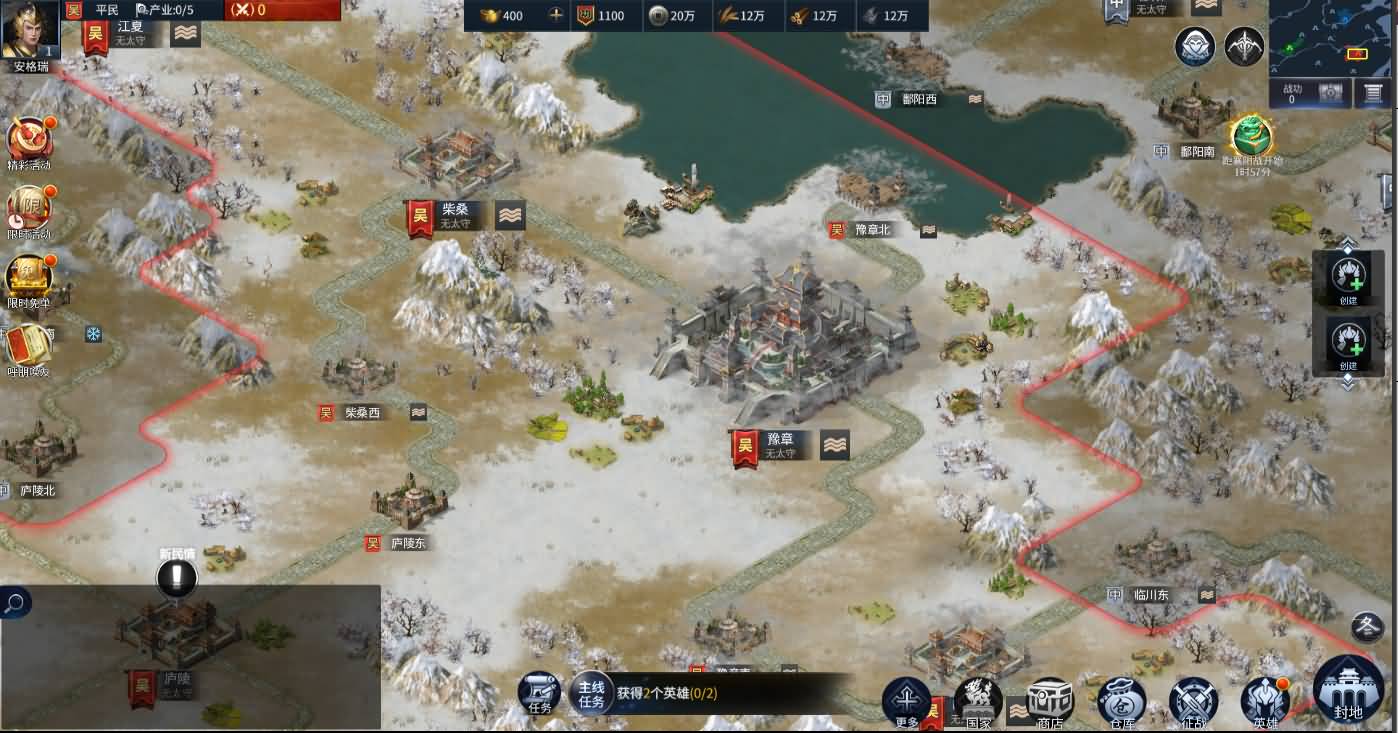This screenshot has width=1398, height=733.
Task: Open the 征战 campaign menu
Action: [1193, 700]
